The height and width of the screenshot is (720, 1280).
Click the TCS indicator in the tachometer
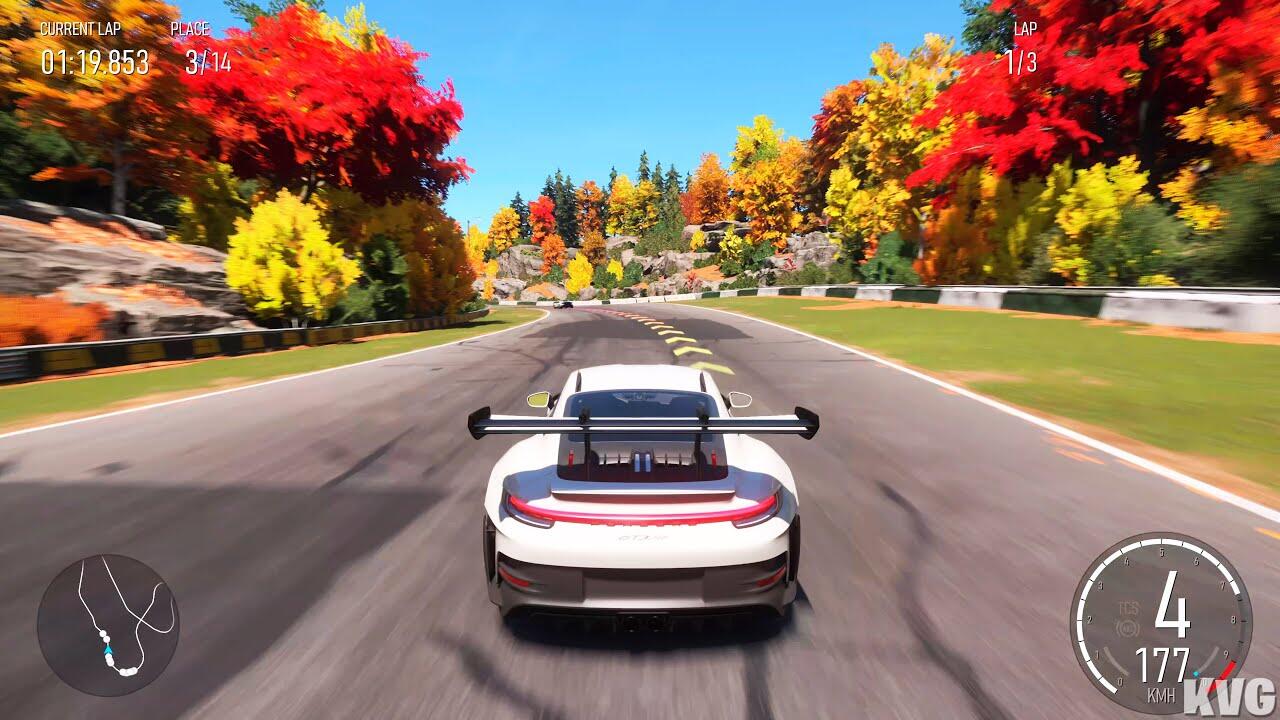pos(1128,608)
